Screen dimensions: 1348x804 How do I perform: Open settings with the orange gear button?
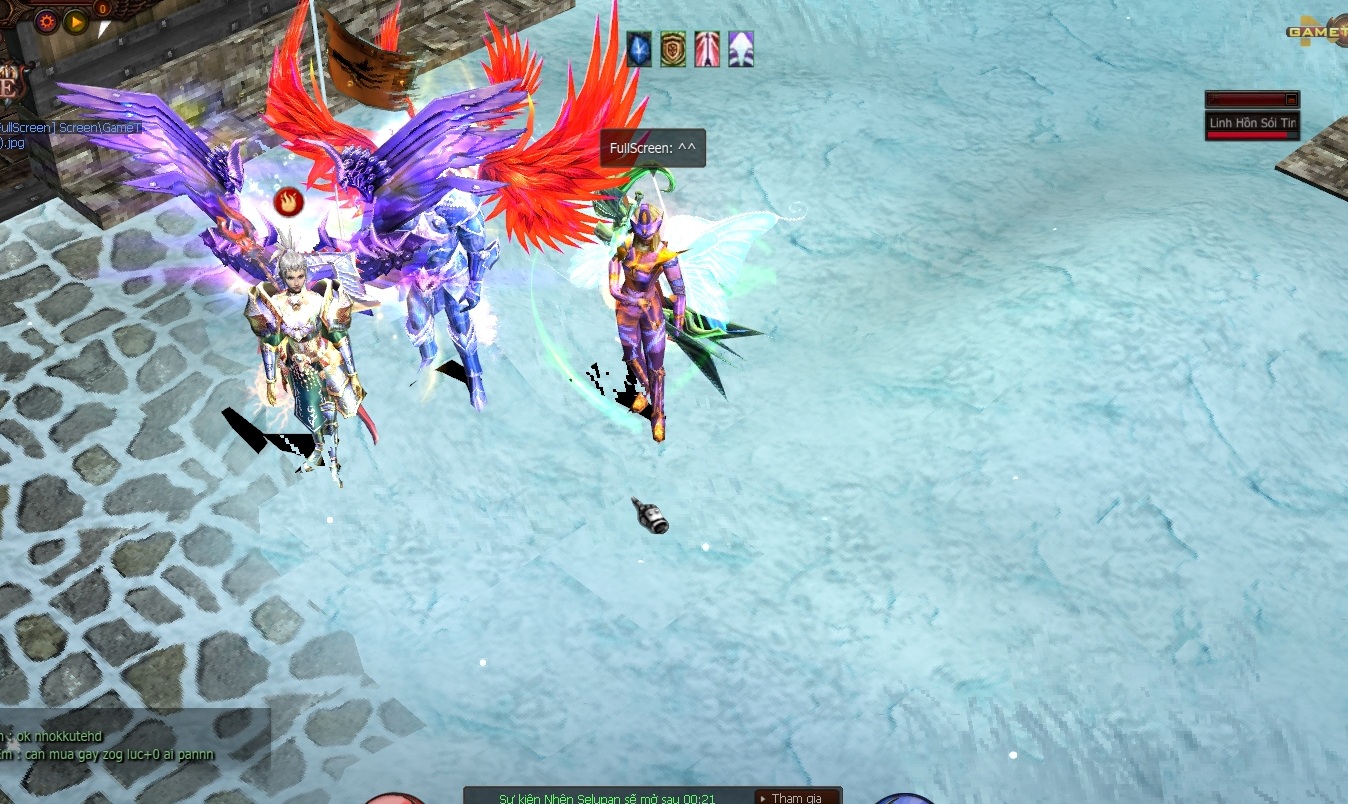(46, 21)
